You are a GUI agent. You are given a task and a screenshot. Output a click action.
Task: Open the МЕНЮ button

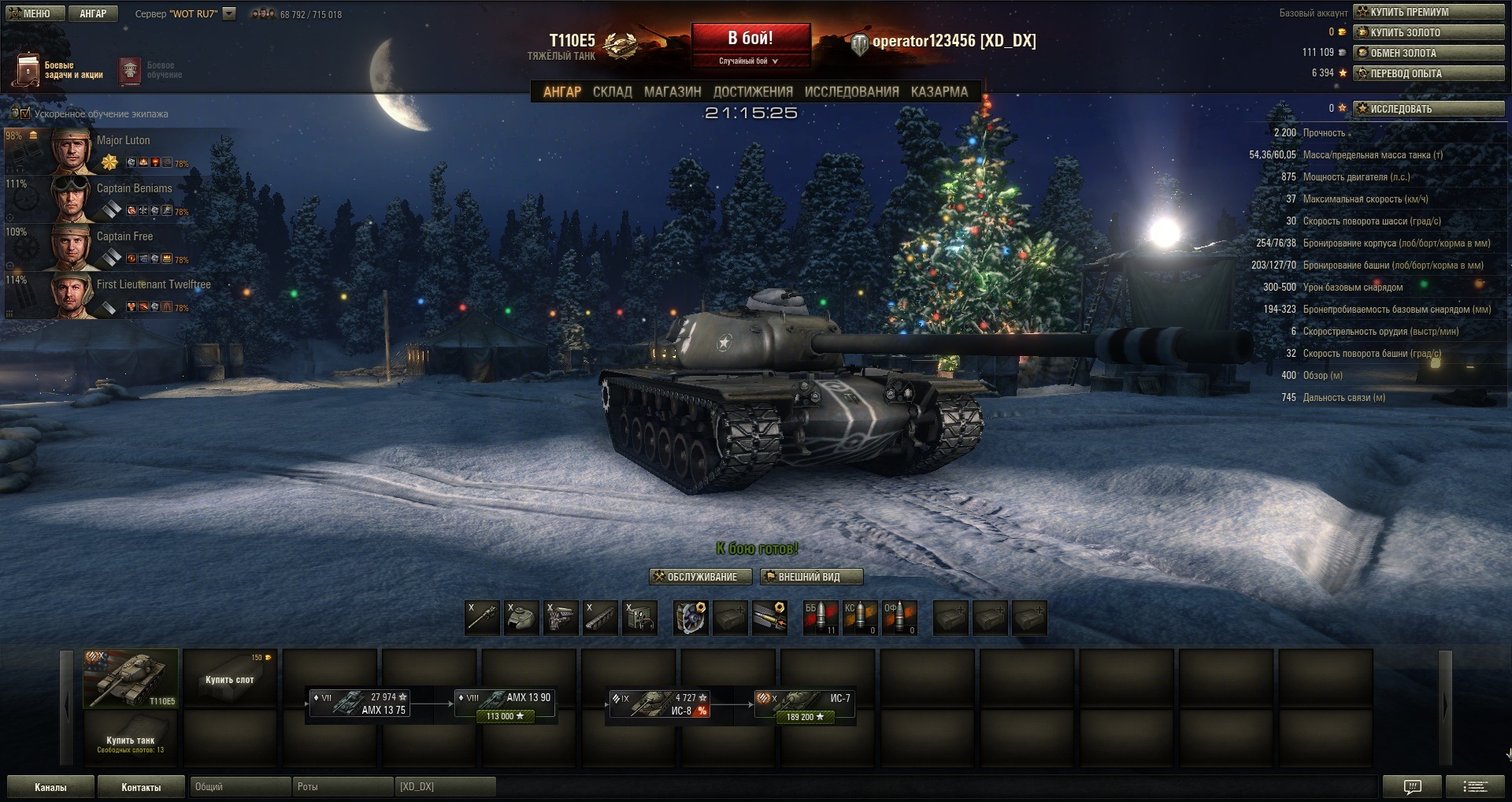click(29, 13)
